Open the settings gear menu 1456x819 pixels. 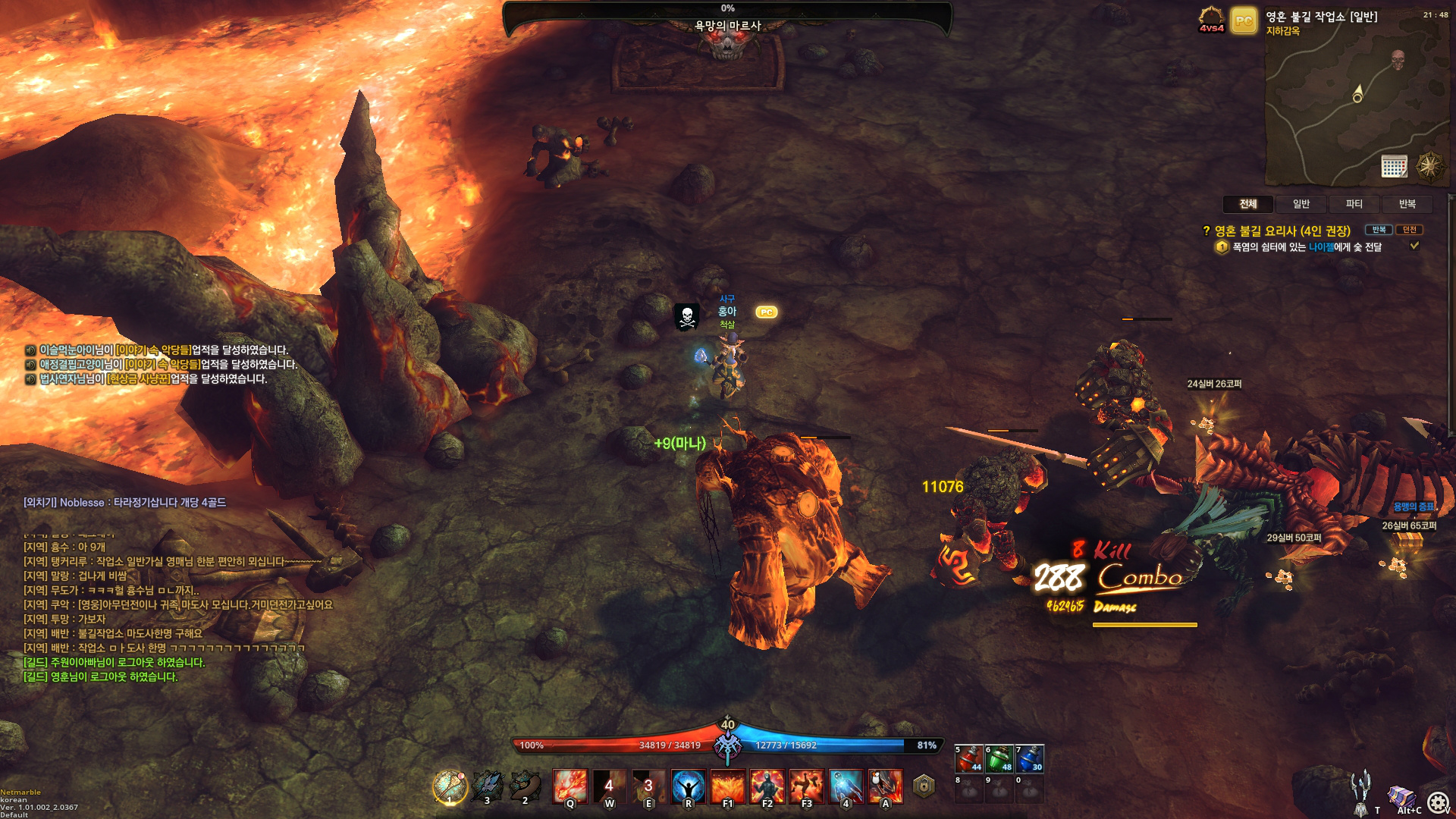(x=1438, y=802)
